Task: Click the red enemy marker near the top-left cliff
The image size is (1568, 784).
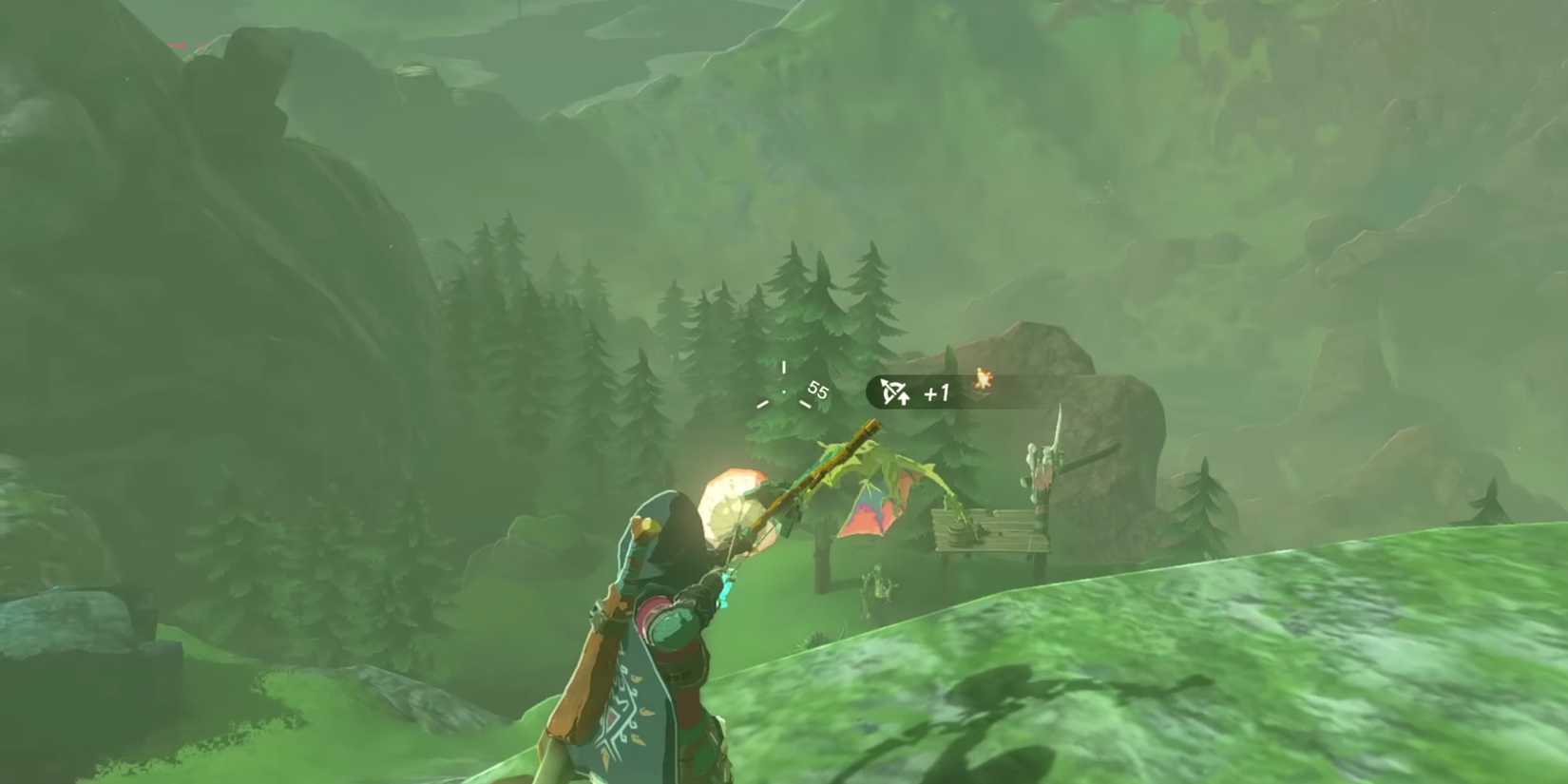Action: 176,46
